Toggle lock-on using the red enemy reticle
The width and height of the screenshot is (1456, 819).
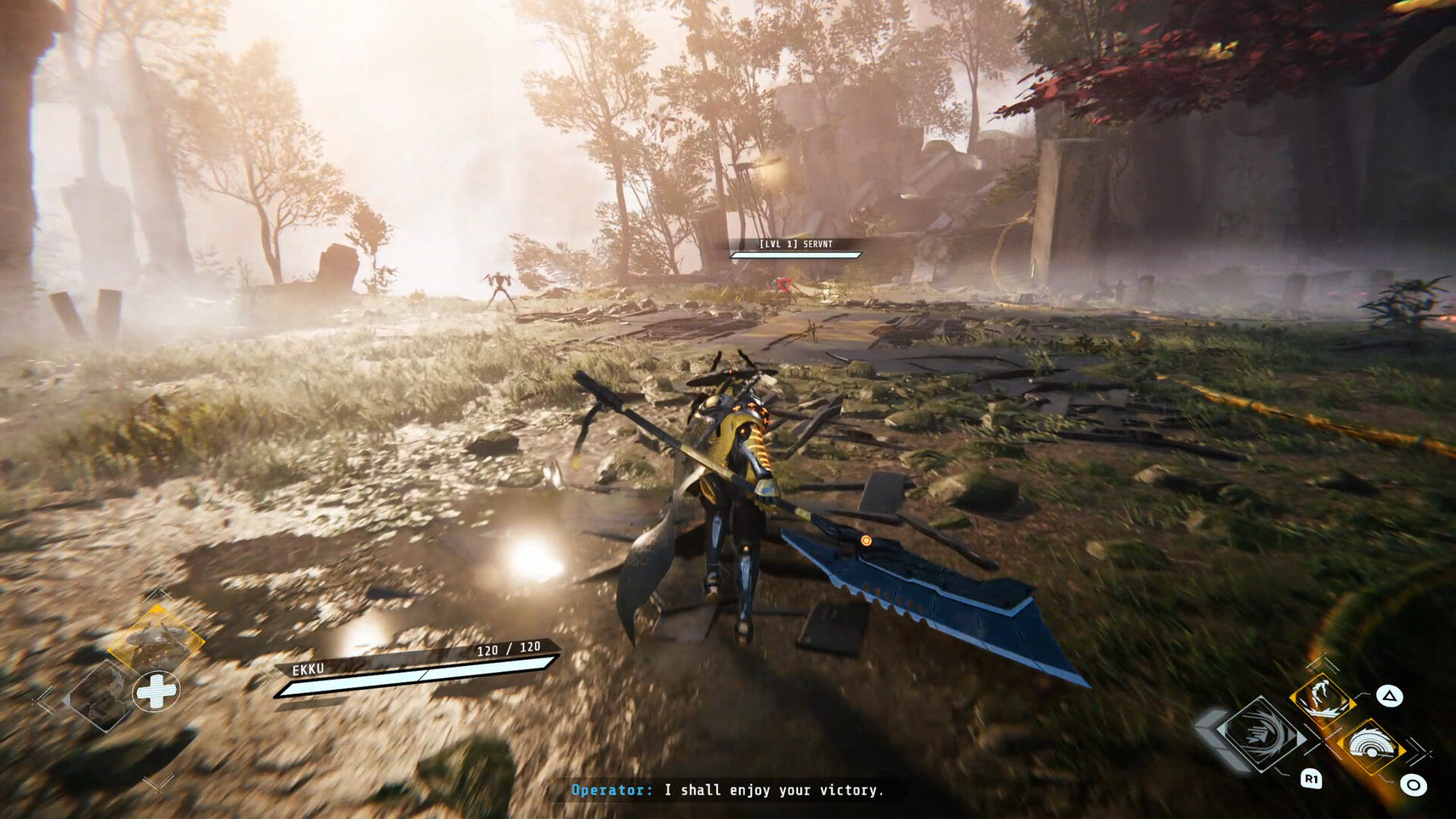click(785, 284)
